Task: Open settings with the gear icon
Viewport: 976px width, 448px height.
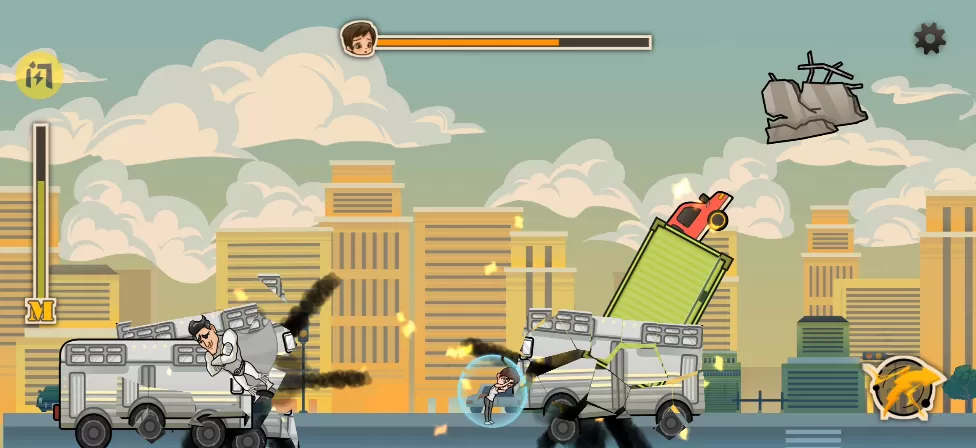Action: [930, 39]
